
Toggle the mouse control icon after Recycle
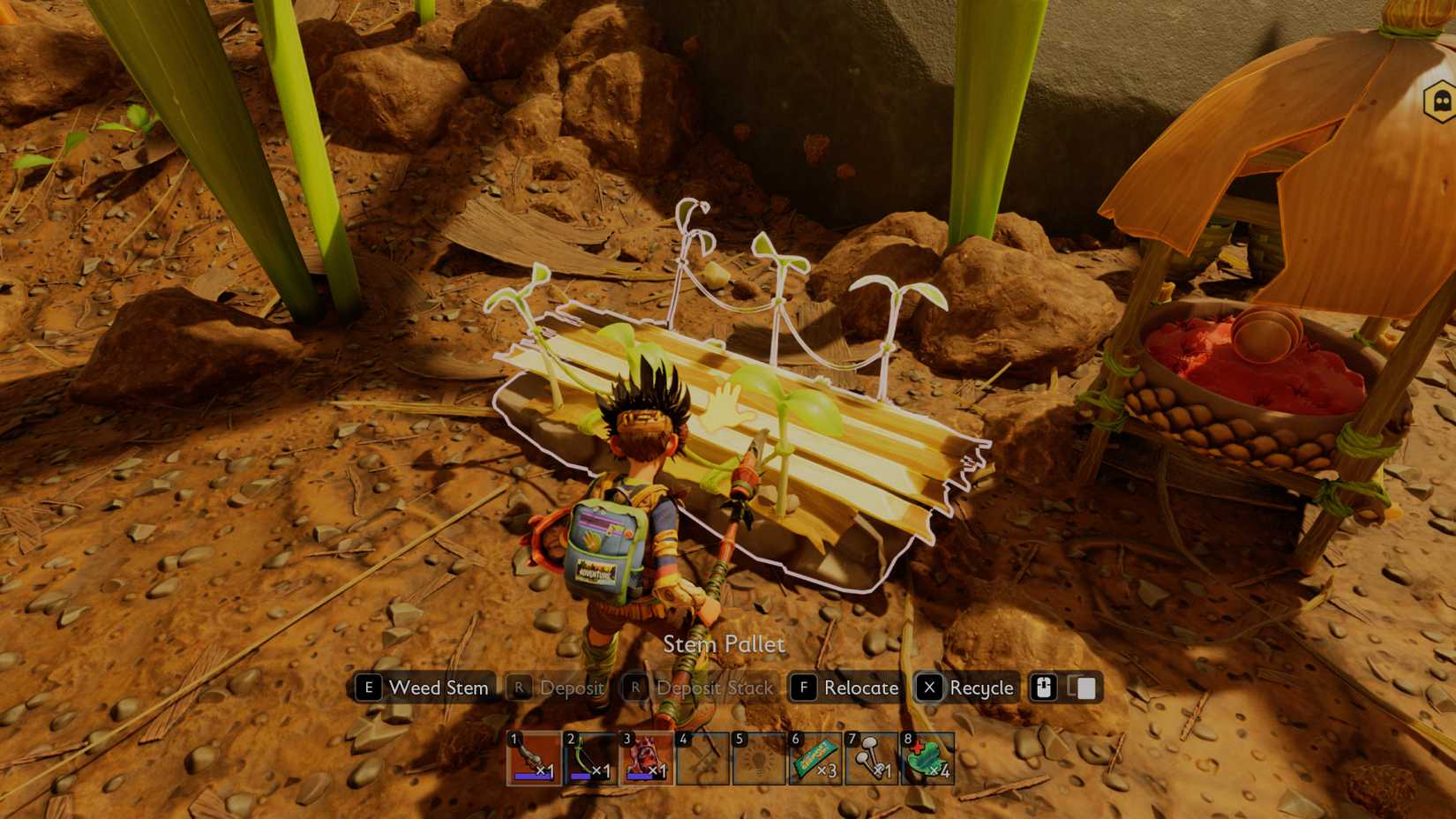[x=1044, y=688]
